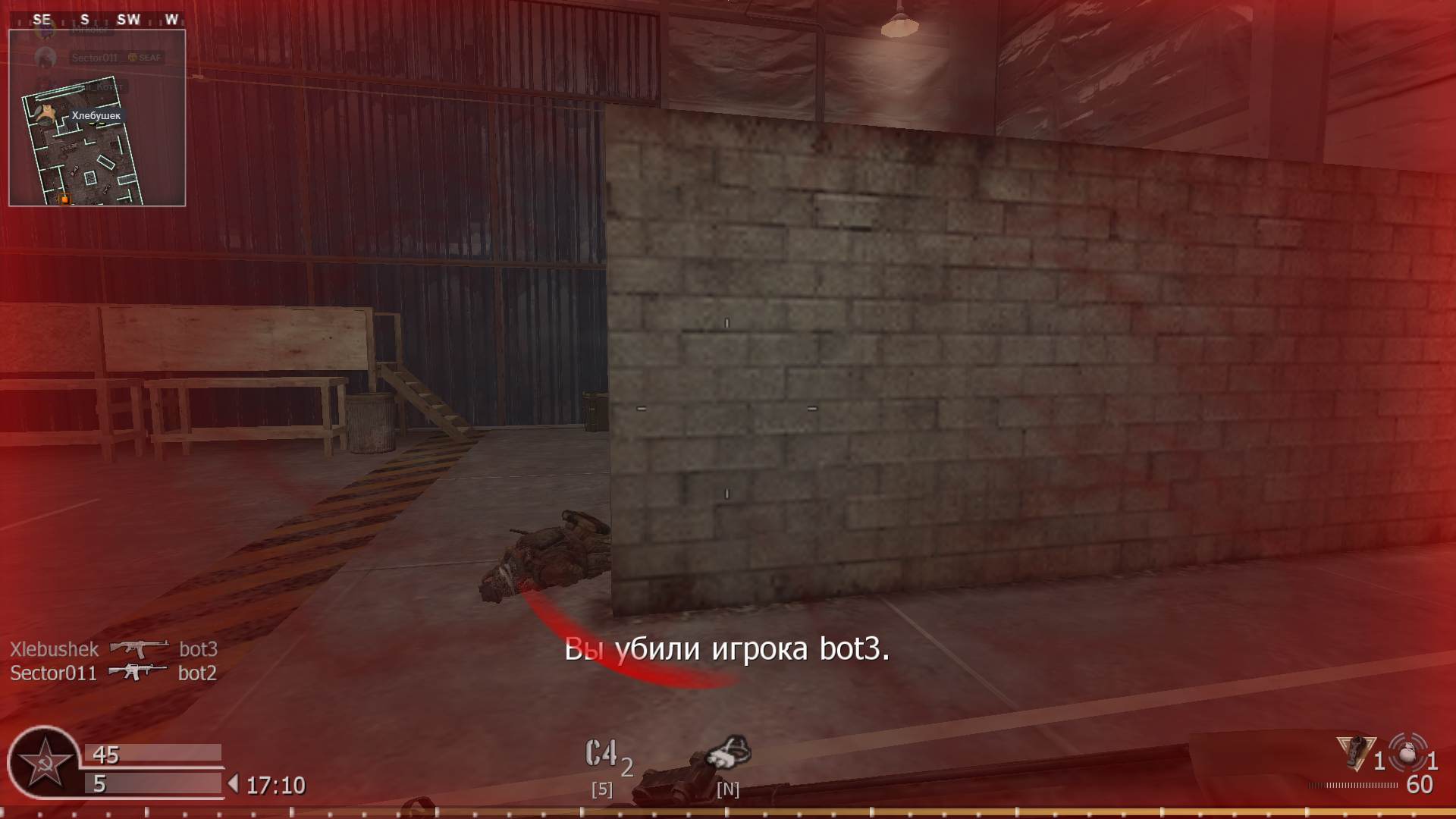Click the AK-47 icon in the Xlebushek kill feed entry
Image resolution: width=1456 pixels, height=819 pixels.
140,648
